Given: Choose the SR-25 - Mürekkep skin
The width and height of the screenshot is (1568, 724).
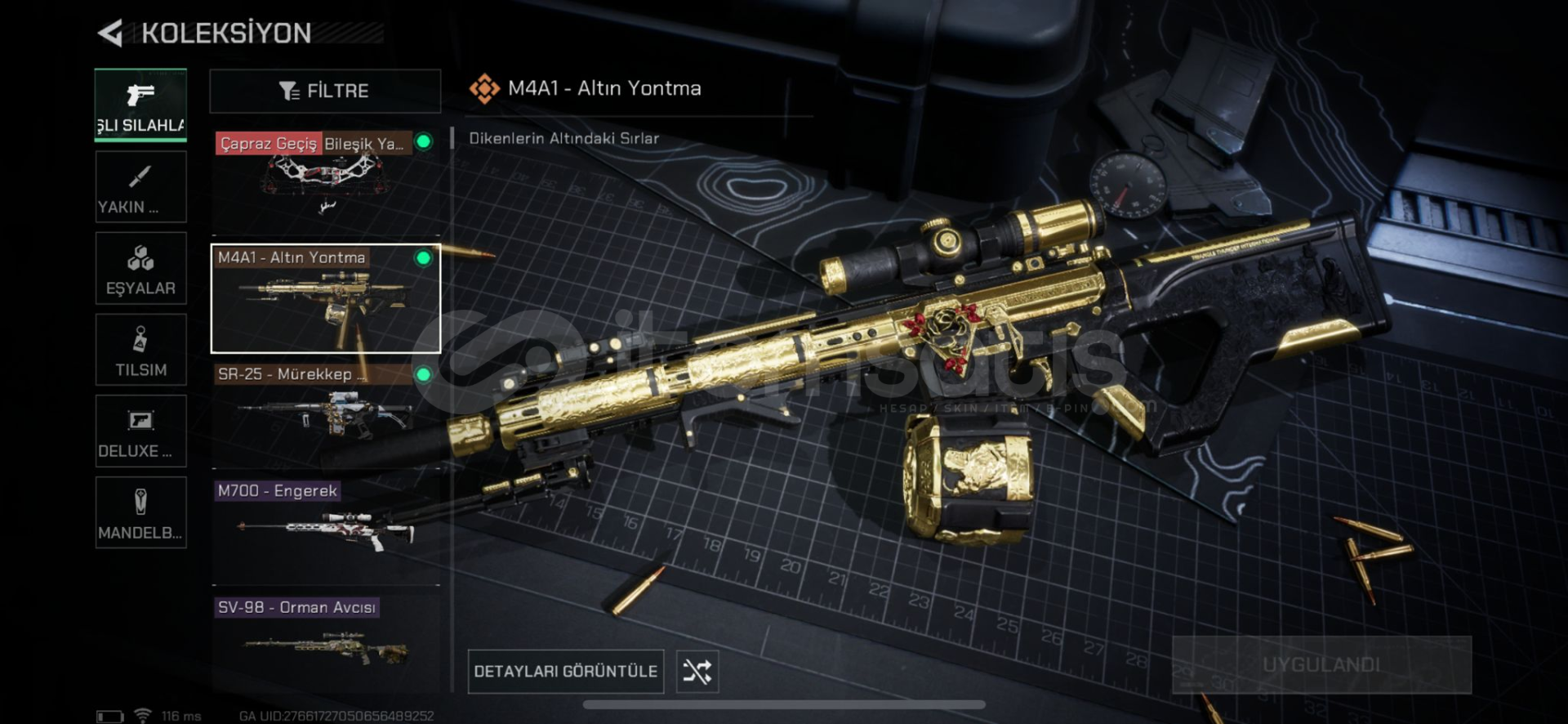Looking at the screenshot, I should click(x=325, y=414).
